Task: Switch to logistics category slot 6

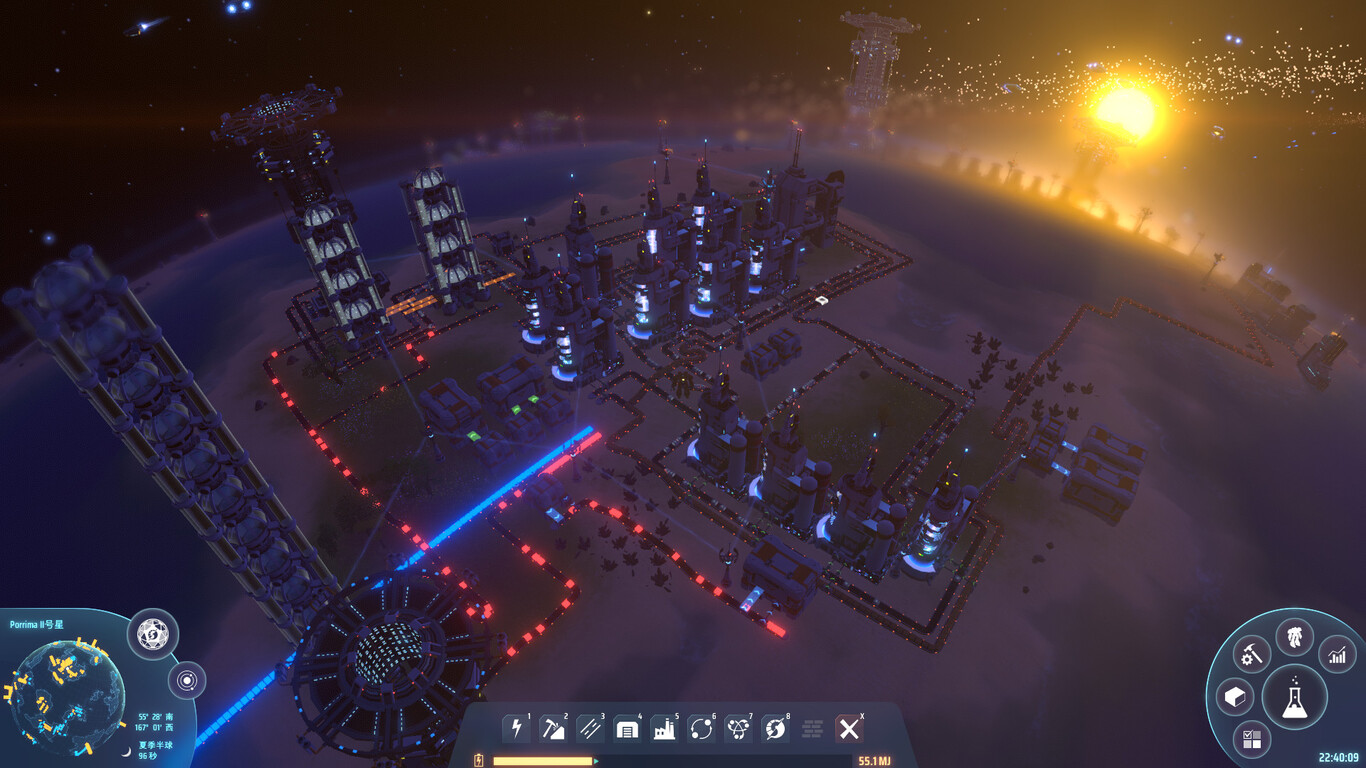Action: (701, 730)
